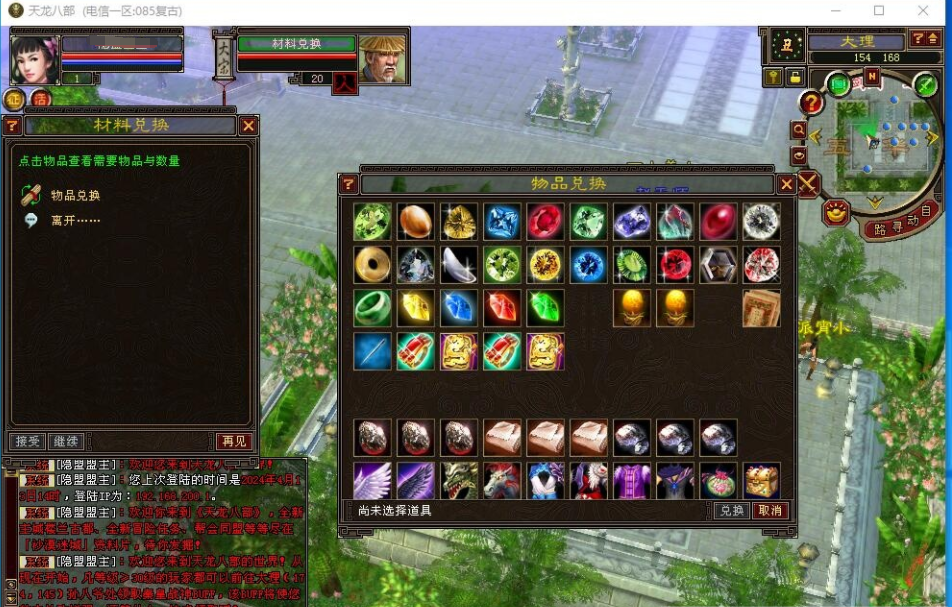Select the needle on blue item
This screenshot has width=952, height=607.
(x=372, y=352)
